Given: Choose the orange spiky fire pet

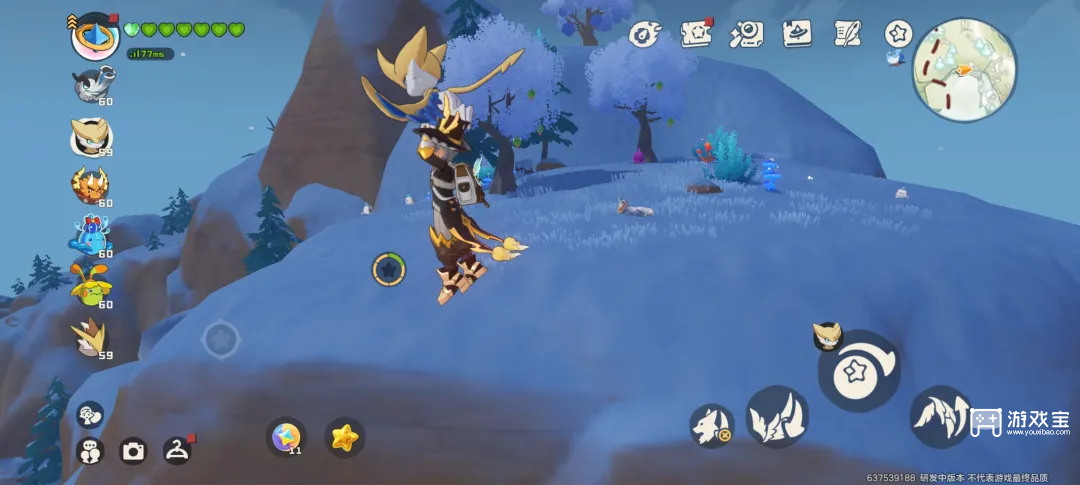Looking at the screenshot, I should pos(90,185).
